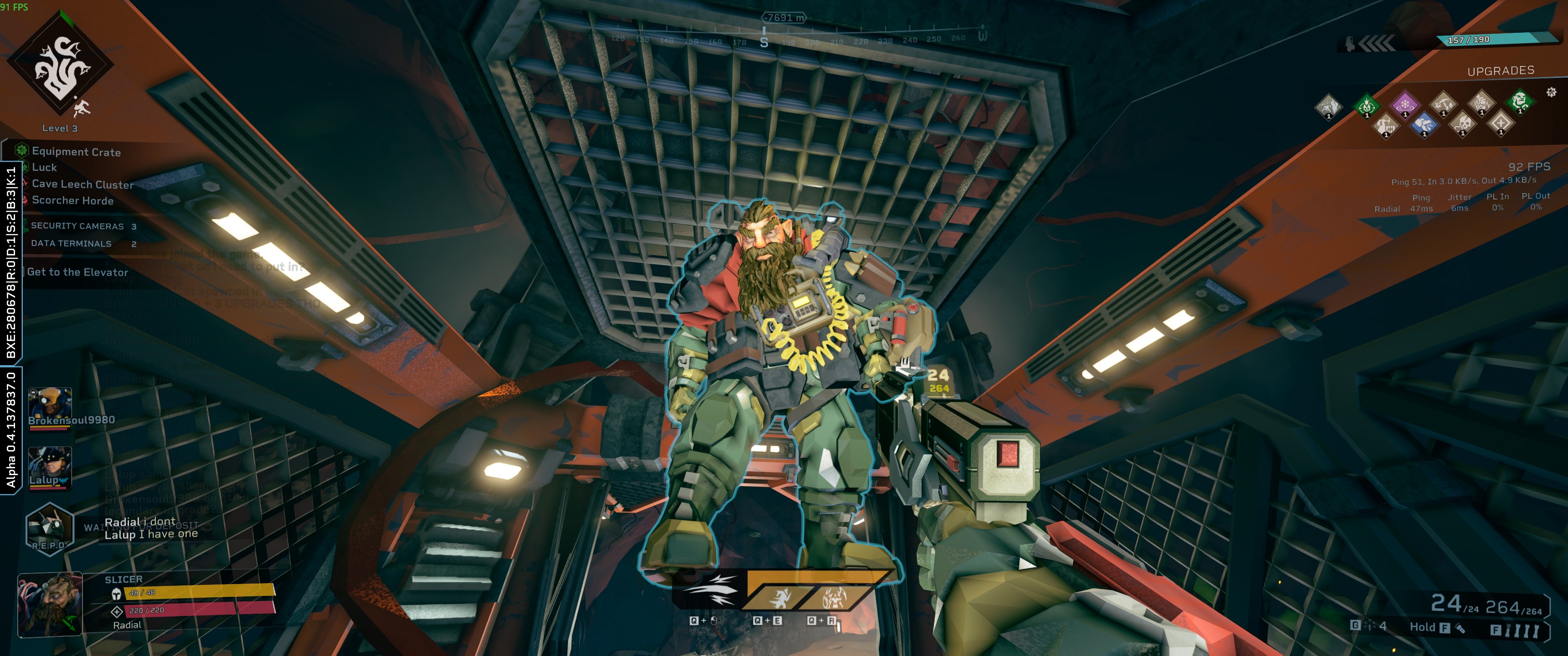Image resolution: width=1568 pixels, height=656 pixels.
Task: Select the Equipment Crate objective entry
Action: pos(76,152)
